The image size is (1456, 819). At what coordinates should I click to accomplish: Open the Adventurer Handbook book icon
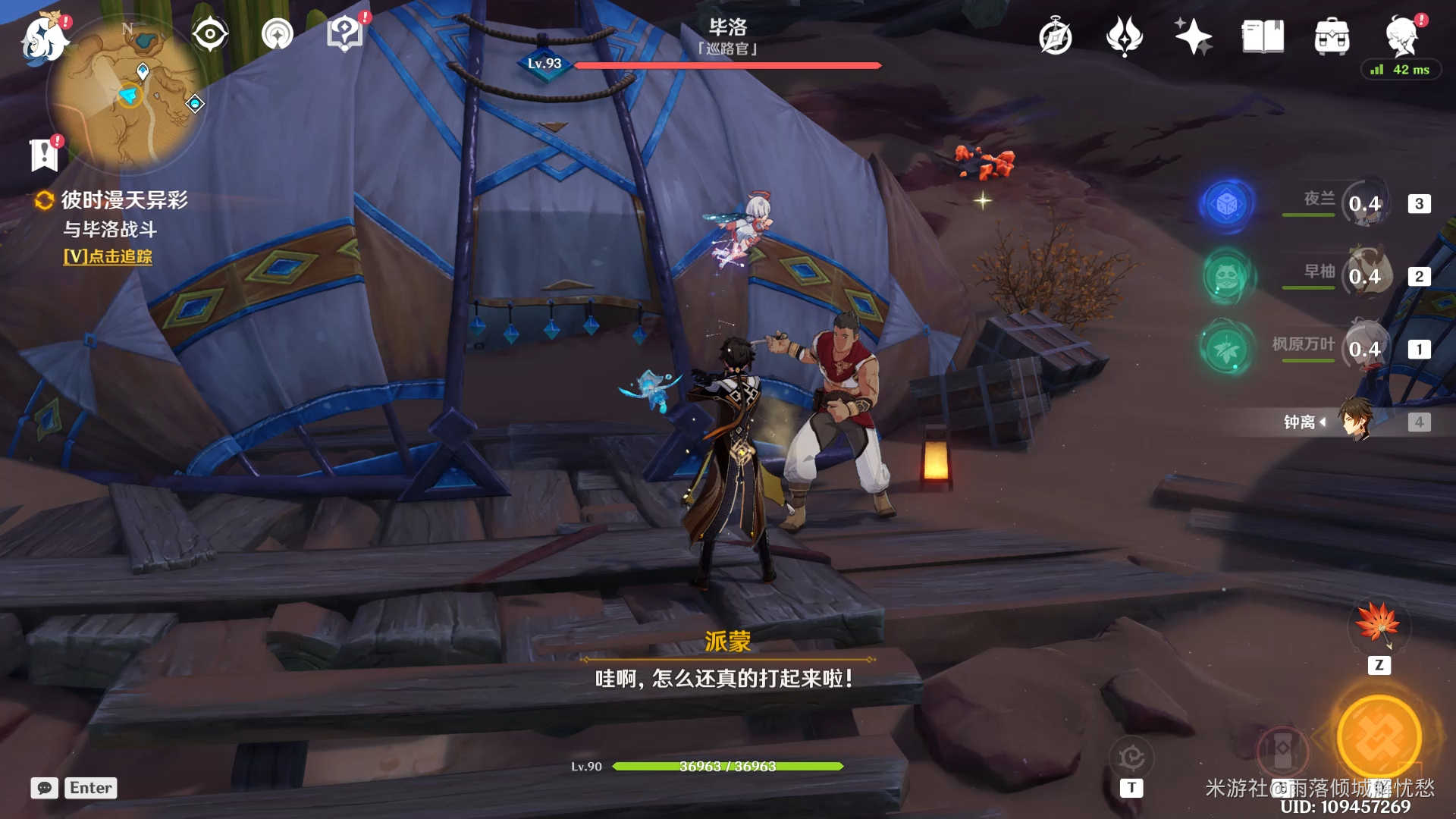[1263, 36]
